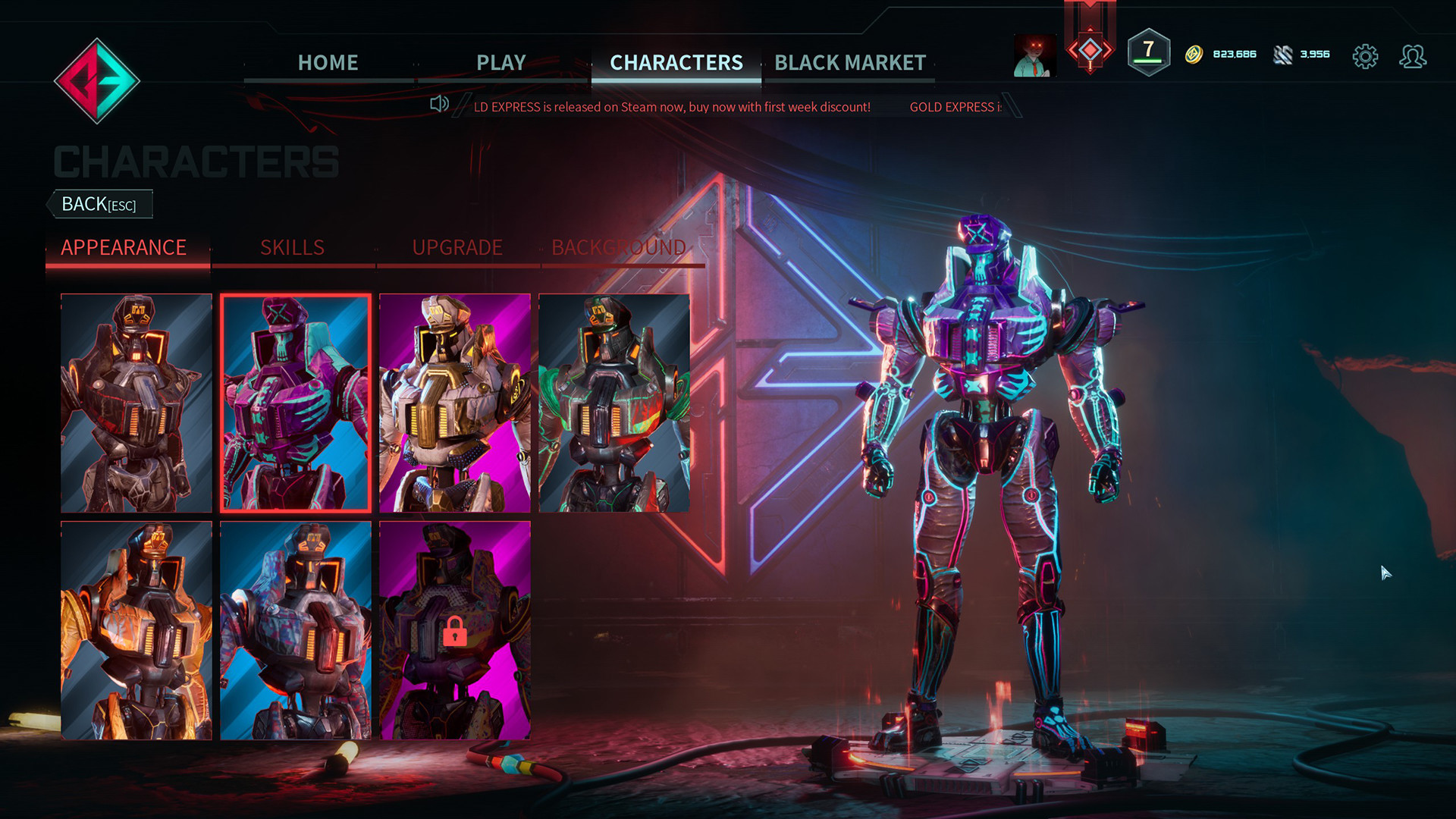Open the PLAY menu

pos(500,62)
